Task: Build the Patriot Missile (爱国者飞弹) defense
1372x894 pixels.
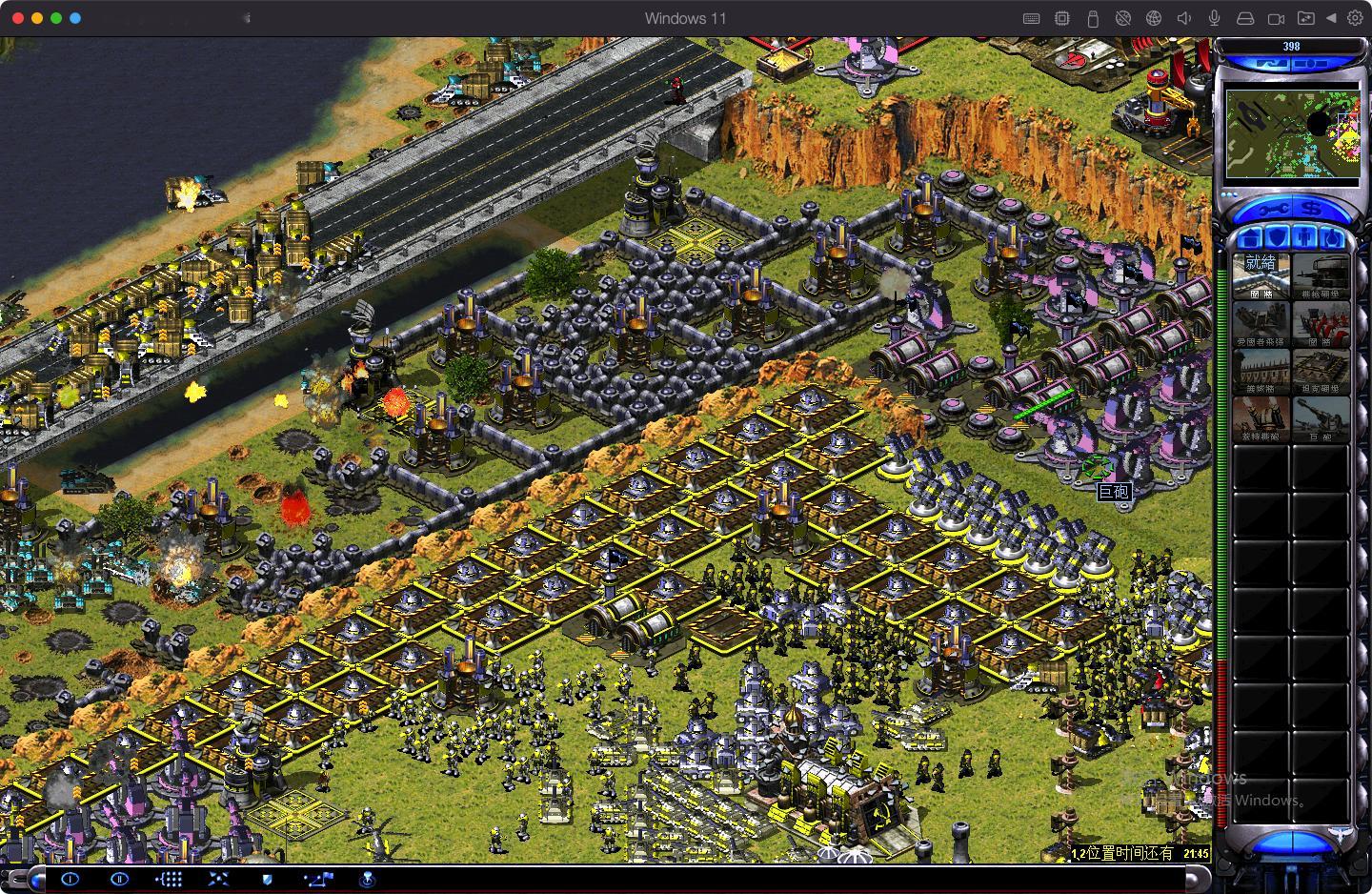Action: (1261, 322)
